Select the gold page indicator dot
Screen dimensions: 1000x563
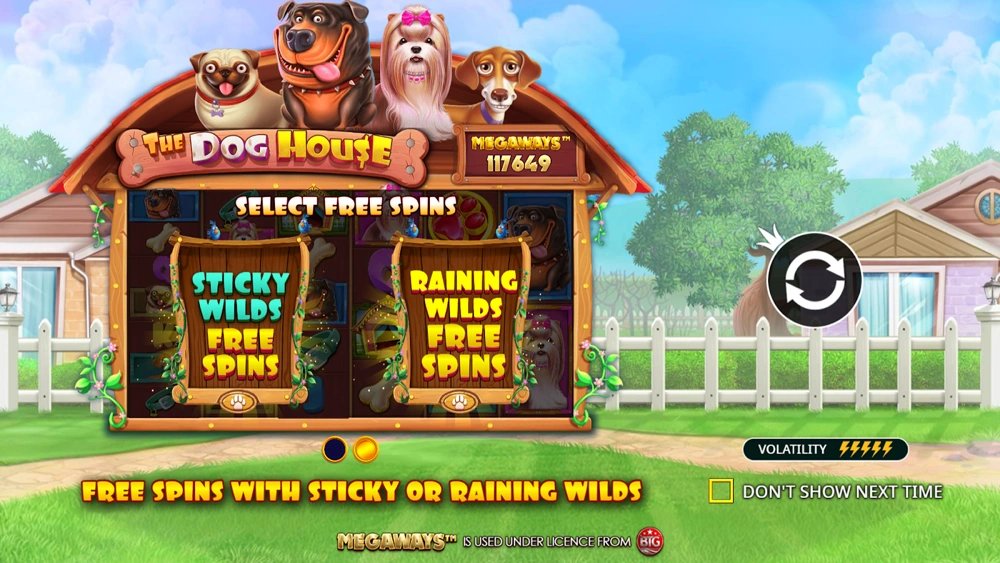[366, 450]
